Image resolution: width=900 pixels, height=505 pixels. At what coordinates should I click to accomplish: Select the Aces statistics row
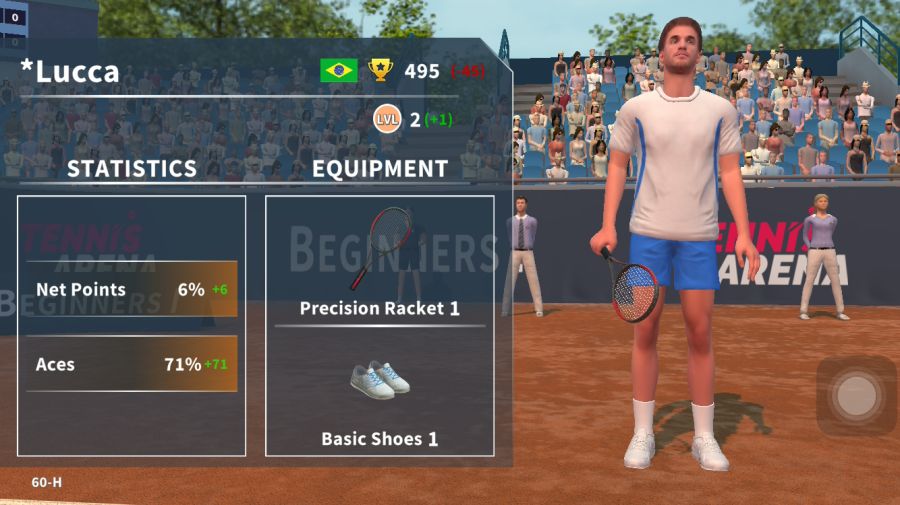point(132,364)
